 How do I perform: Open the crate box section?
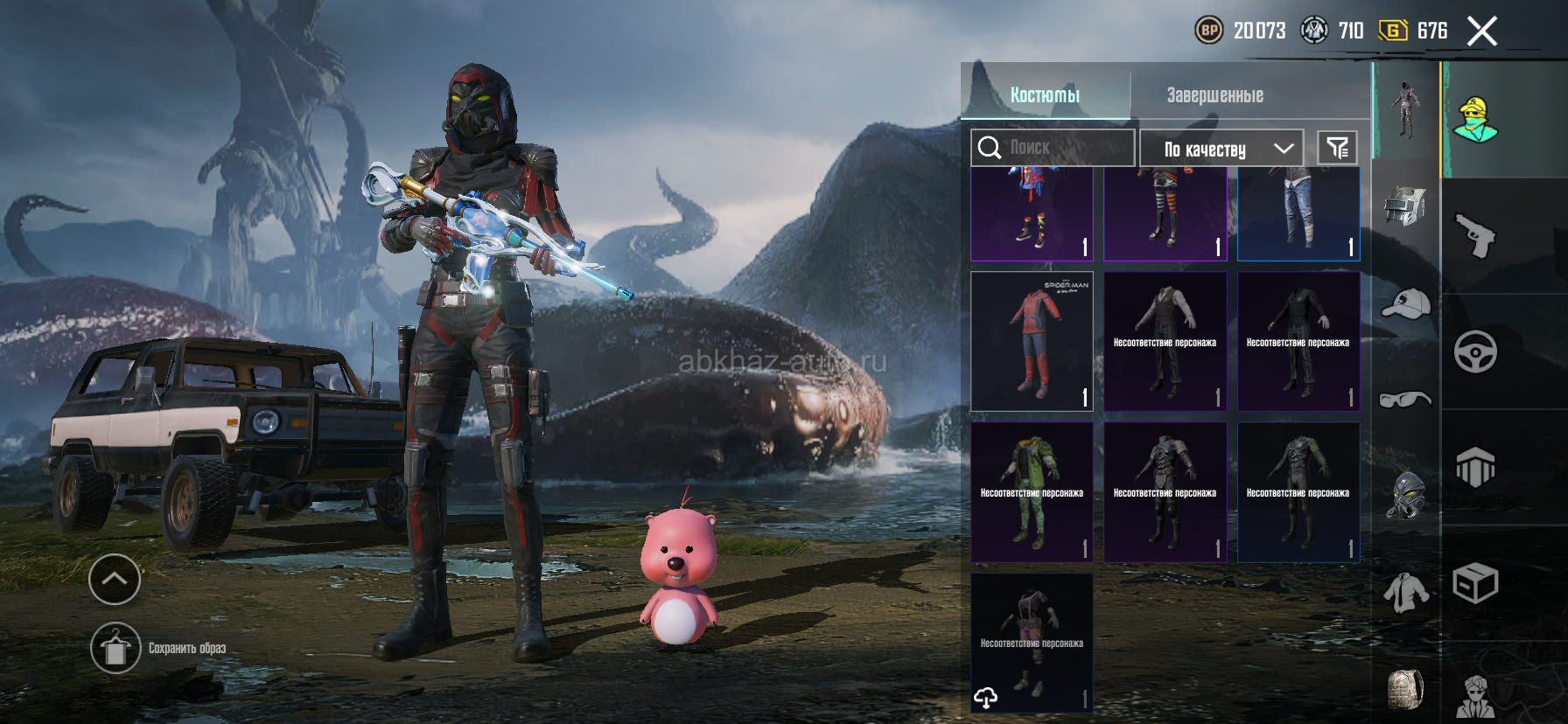pyautogui.click(x=1475, y=583)
